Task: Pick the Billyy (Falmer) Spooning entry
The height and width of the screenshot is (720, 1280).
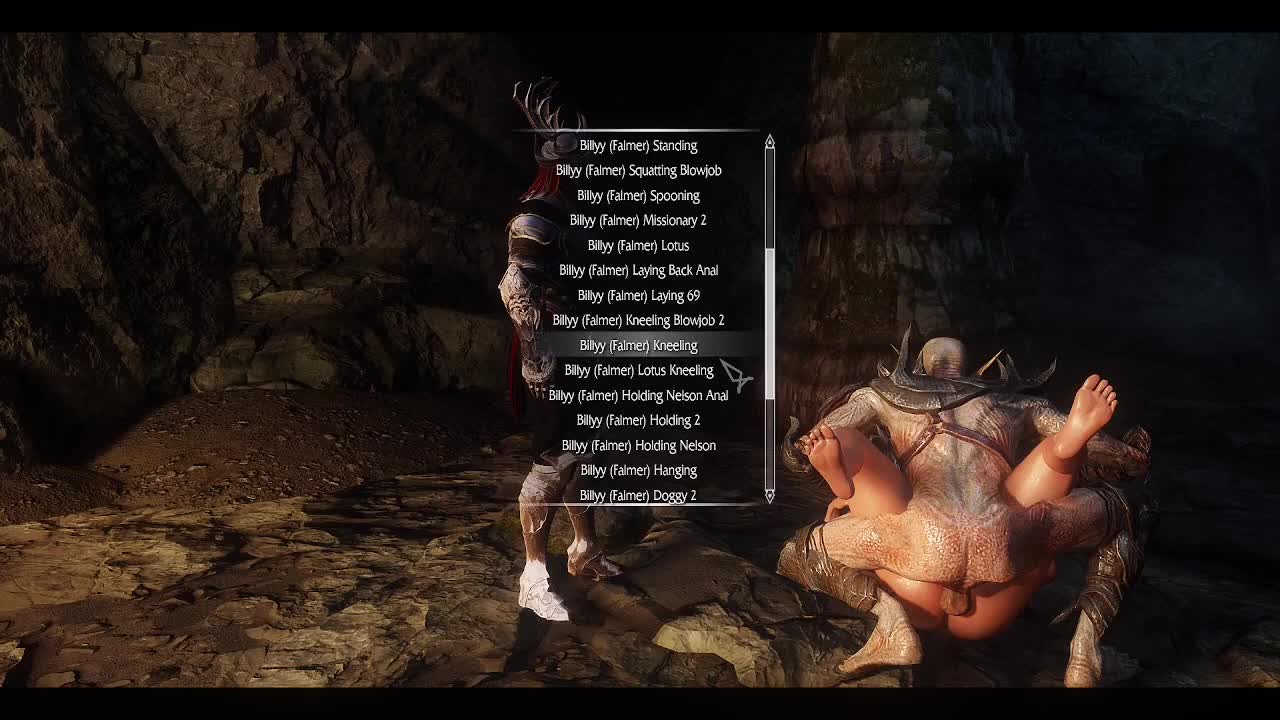Action: 638,196
